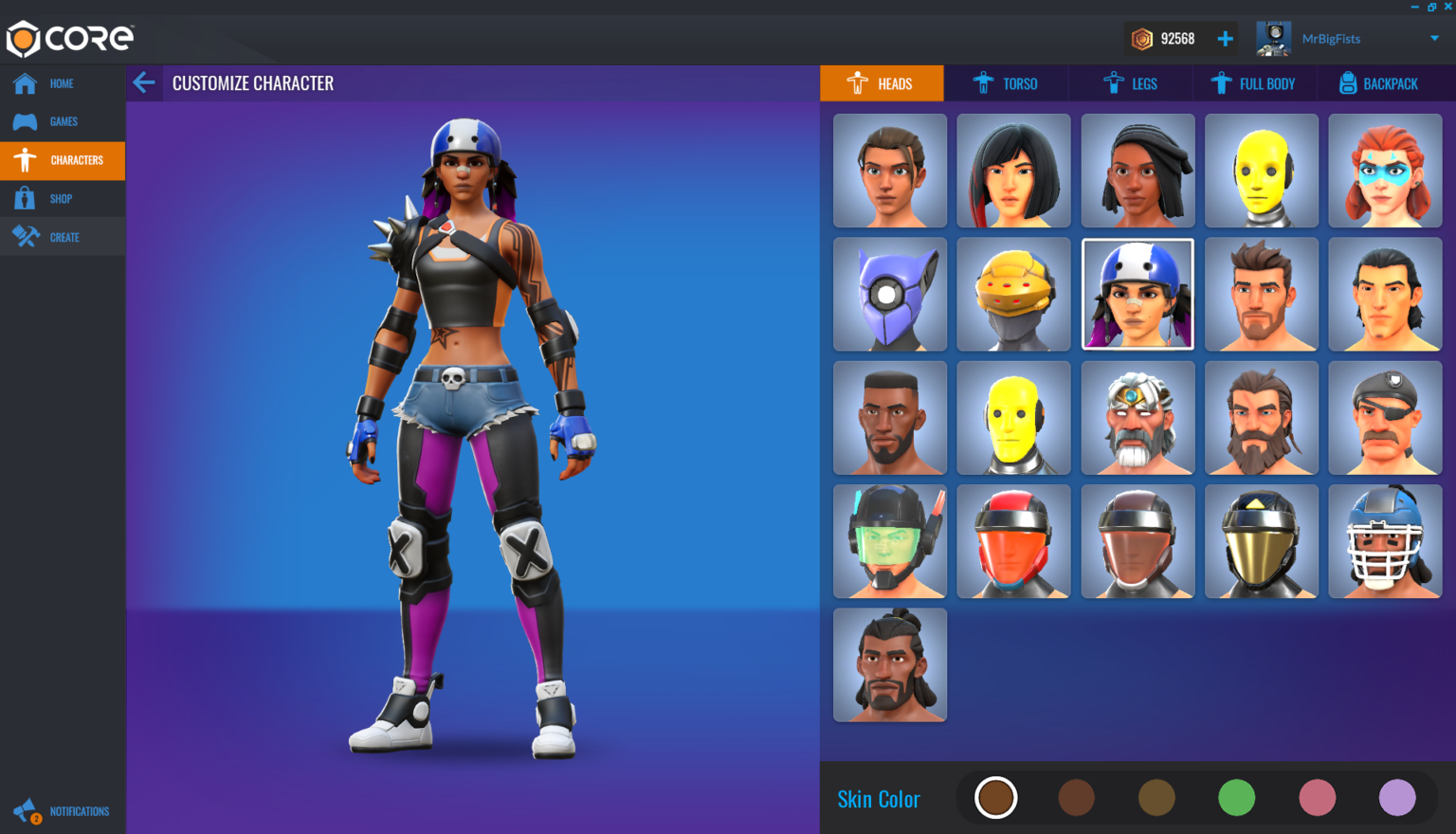Select the football helmet head thumbnail
Screen dimensions: 1456x834
[1384, 541]
